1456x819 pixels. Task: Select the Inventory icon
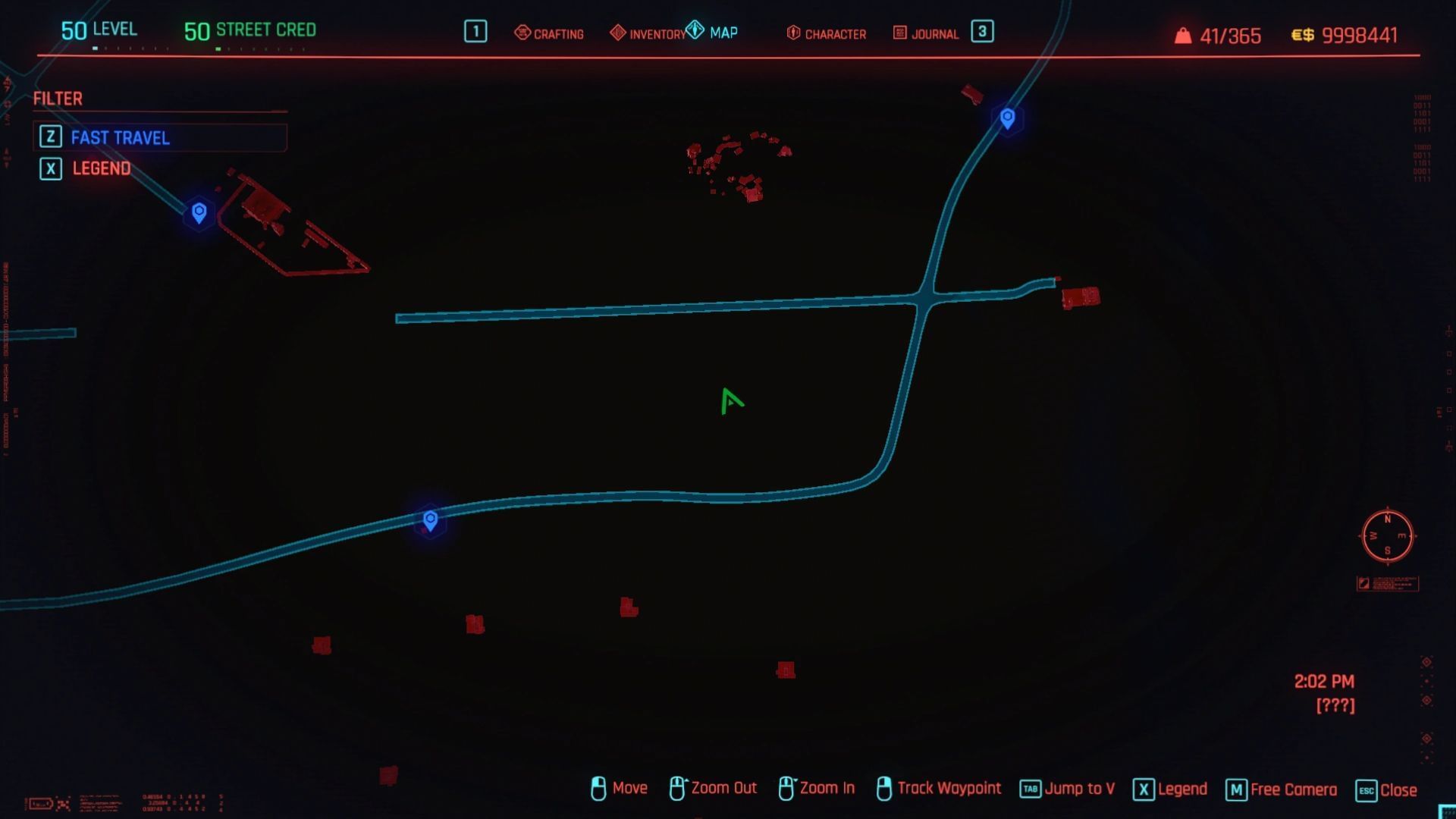[618, 33]
